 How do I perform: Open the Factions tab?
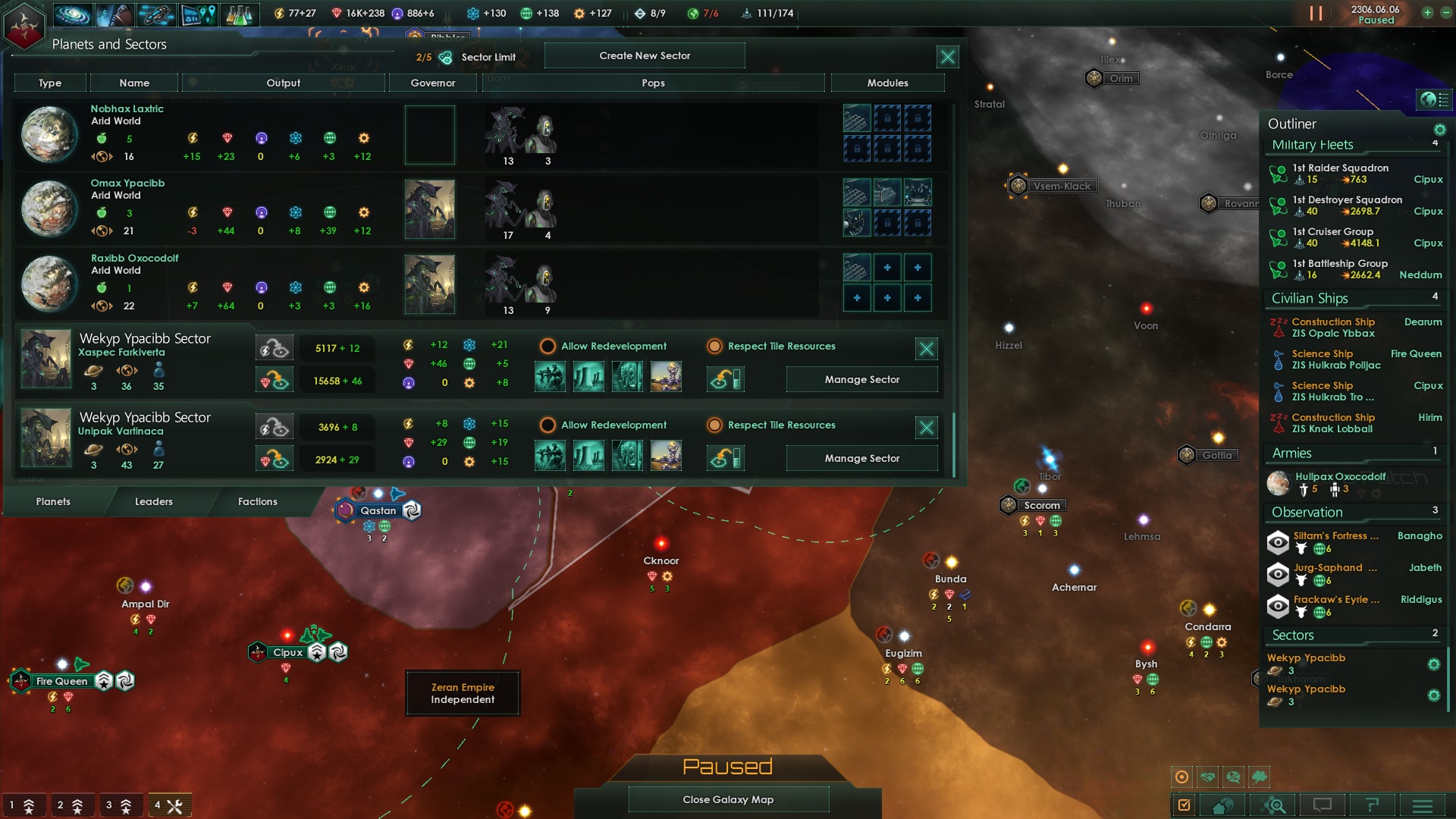coord(258,501)
